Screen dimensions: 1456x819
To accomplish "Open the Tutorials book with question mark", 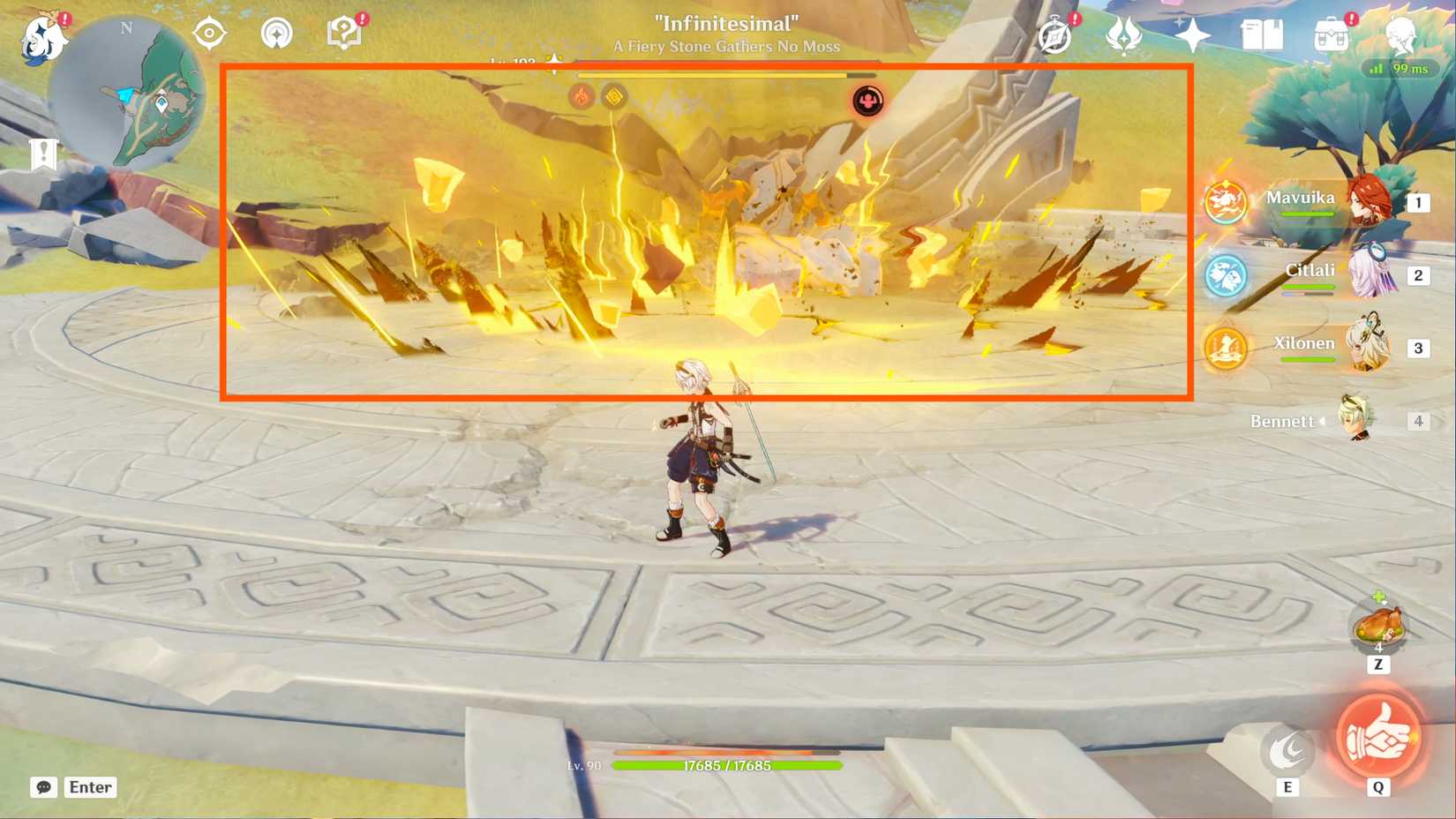I will coord(344,34).
